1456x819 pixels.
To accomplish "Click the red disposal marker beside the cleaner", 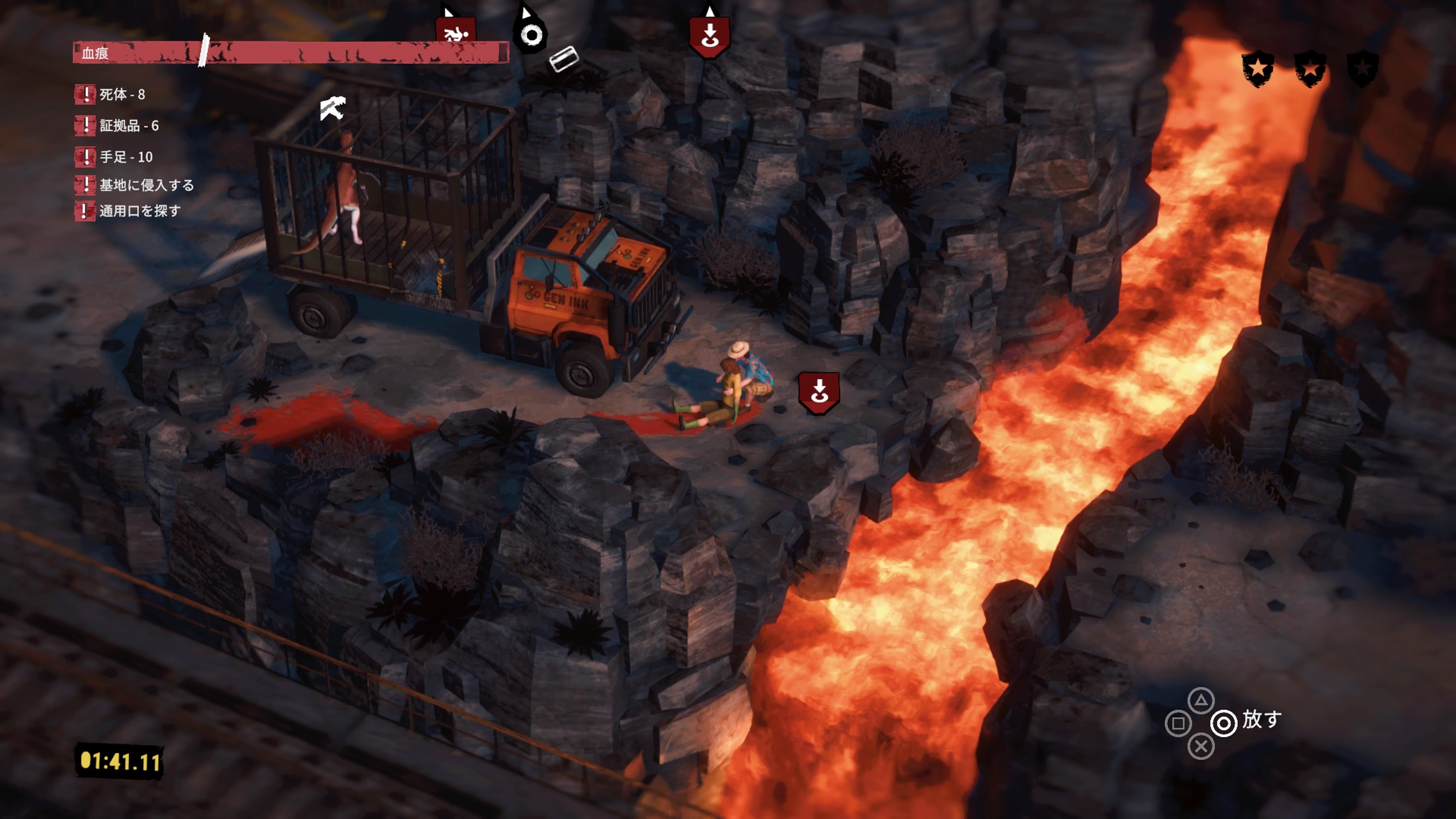I will click(819, 392).
